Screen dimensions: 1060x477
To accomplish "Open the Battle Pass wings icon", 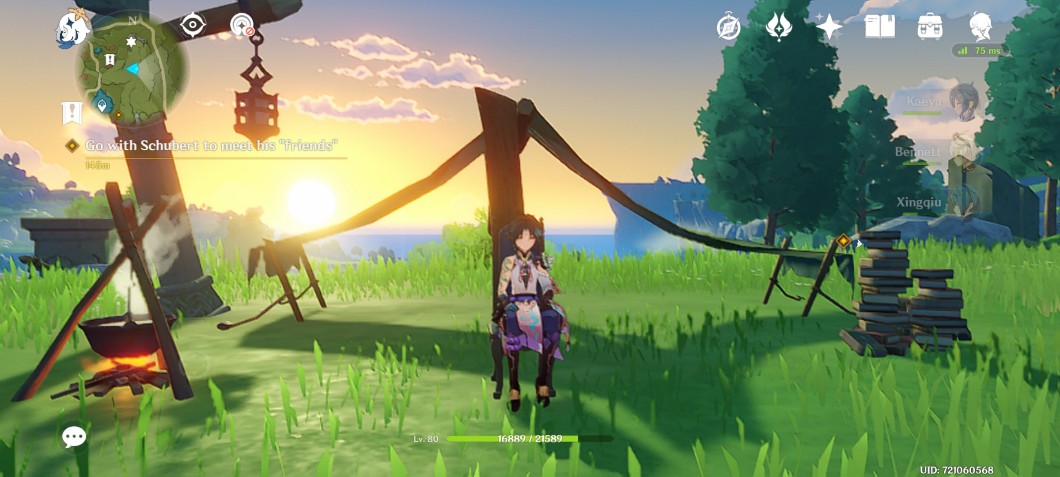I will [779, 27].
